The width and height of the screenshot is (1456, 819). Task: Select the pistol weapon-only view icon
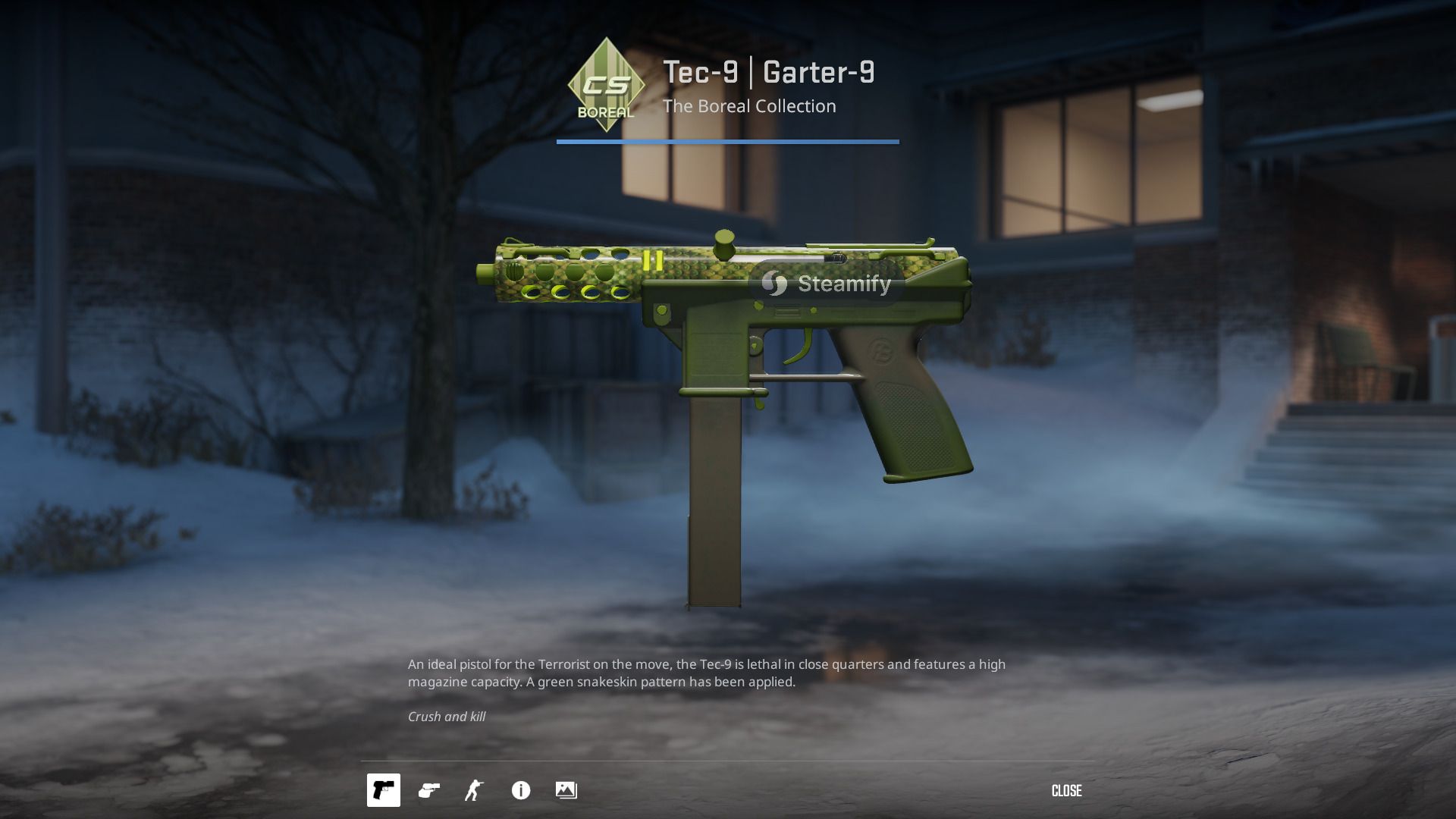384,790
